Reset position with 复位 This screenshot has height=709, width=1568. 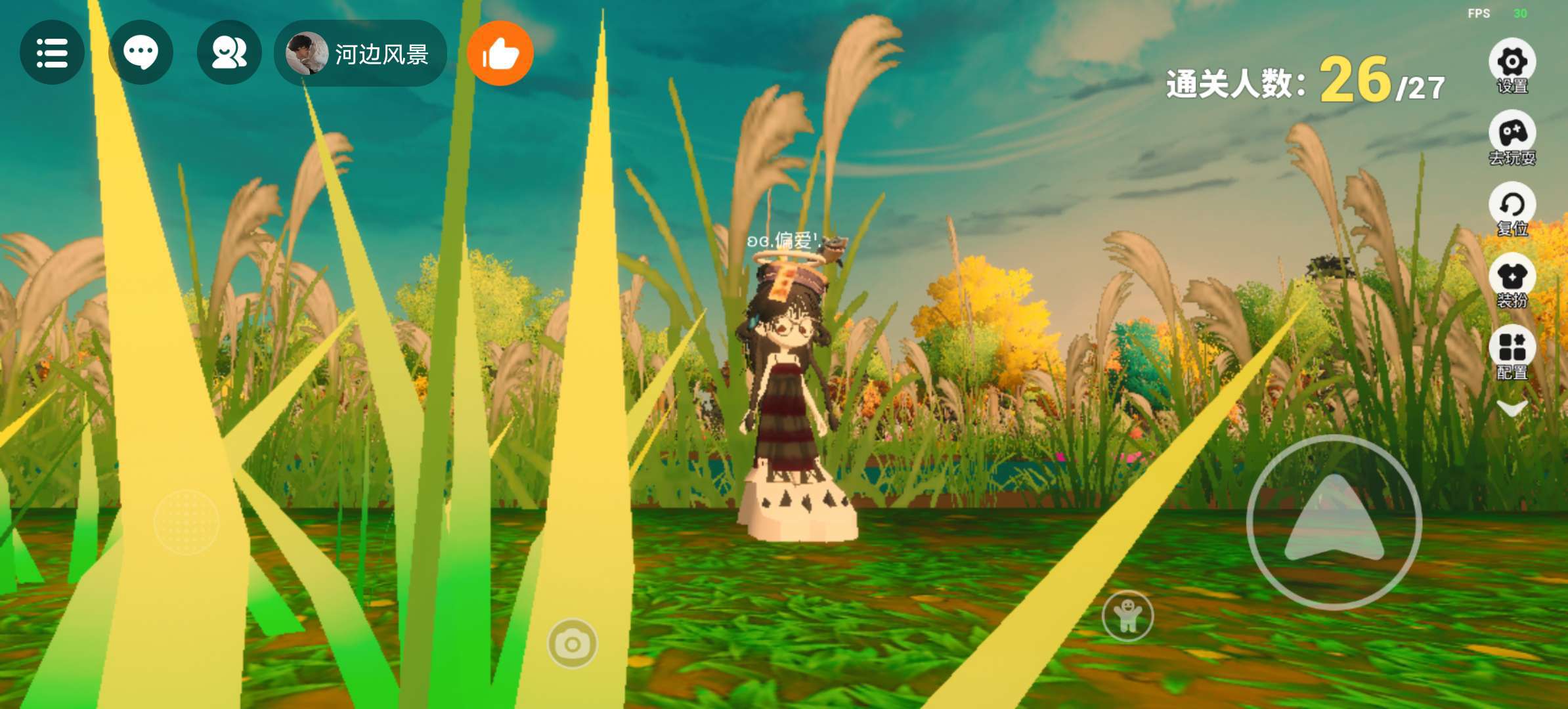pos(1512,208)
